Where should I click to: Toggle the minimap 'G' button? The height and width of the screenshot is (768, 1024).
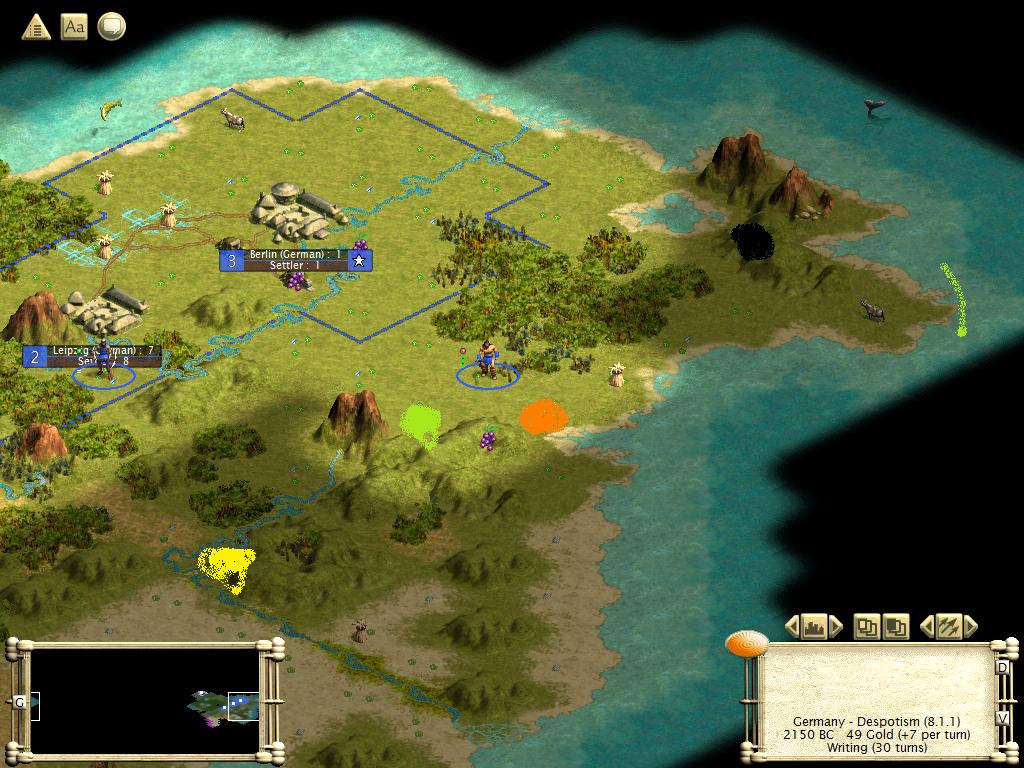click(x=20, y=702)
